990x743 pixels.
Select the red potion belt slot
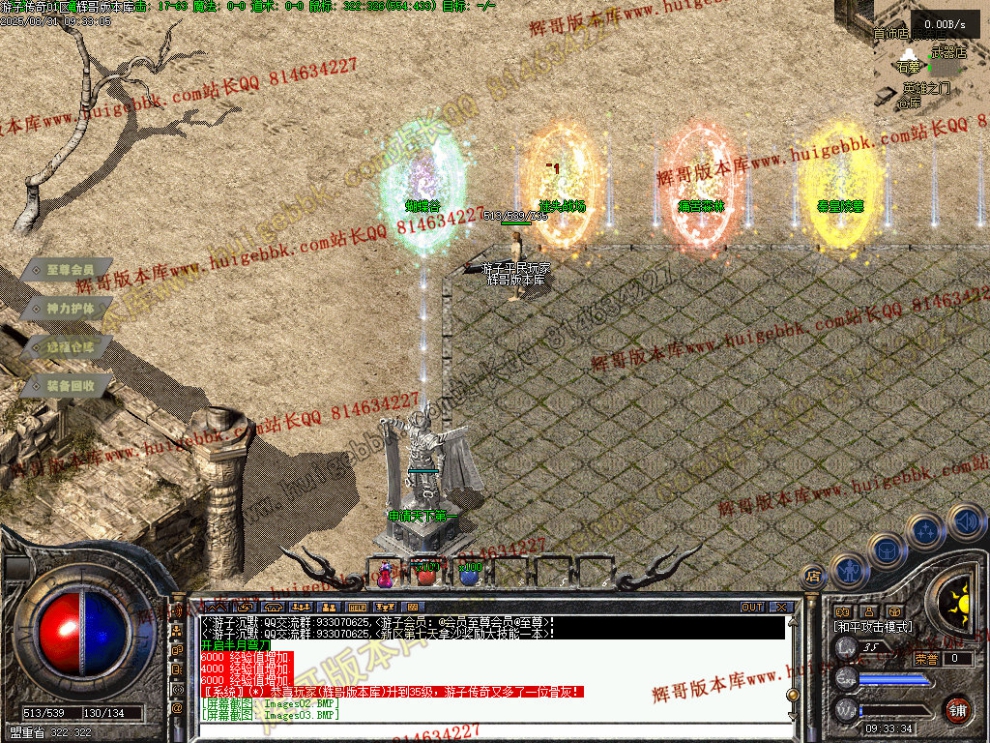426,574
